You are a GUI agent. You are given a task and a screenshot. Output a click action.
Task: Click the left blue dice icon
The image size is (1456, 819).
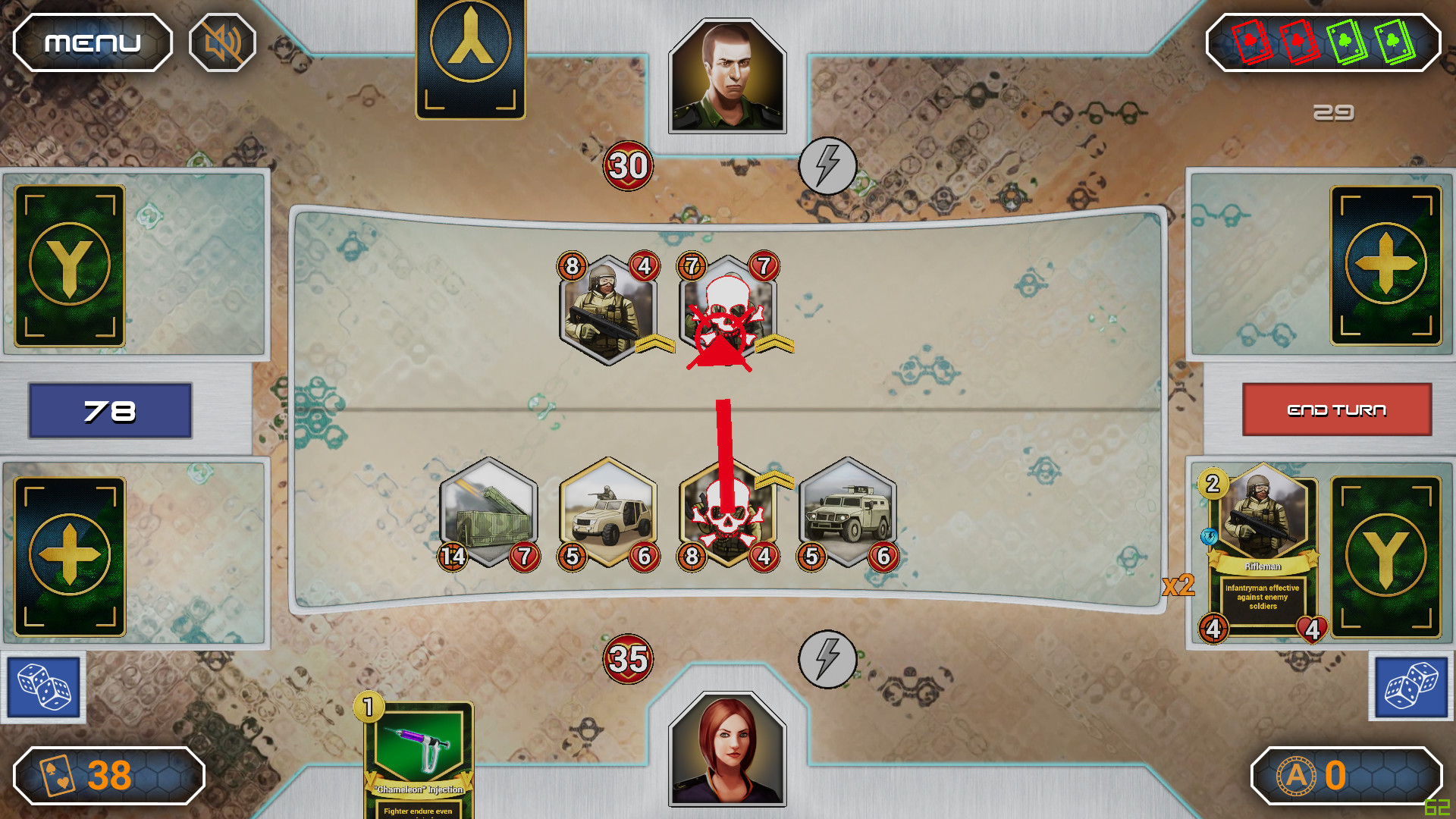[42, 686]
